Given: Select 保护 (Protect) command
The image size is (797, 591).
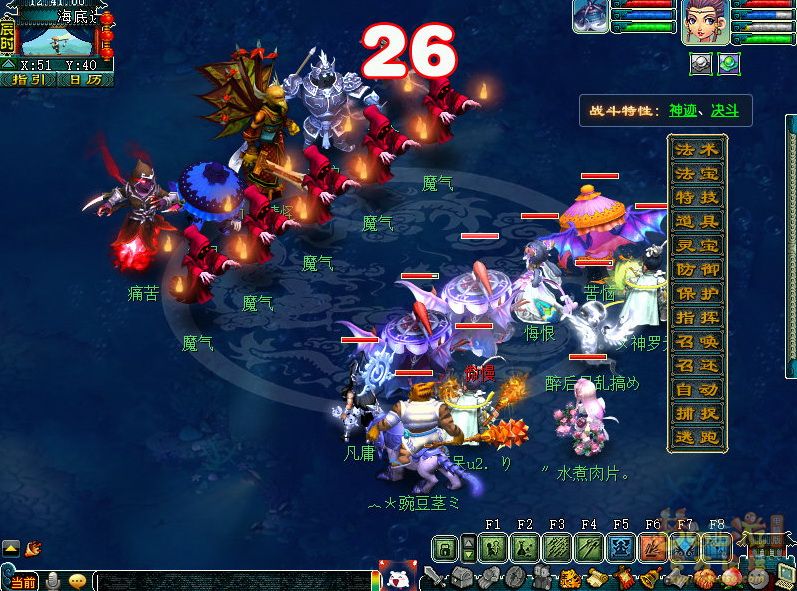Looking at the screenshot, I should (697, 294).
